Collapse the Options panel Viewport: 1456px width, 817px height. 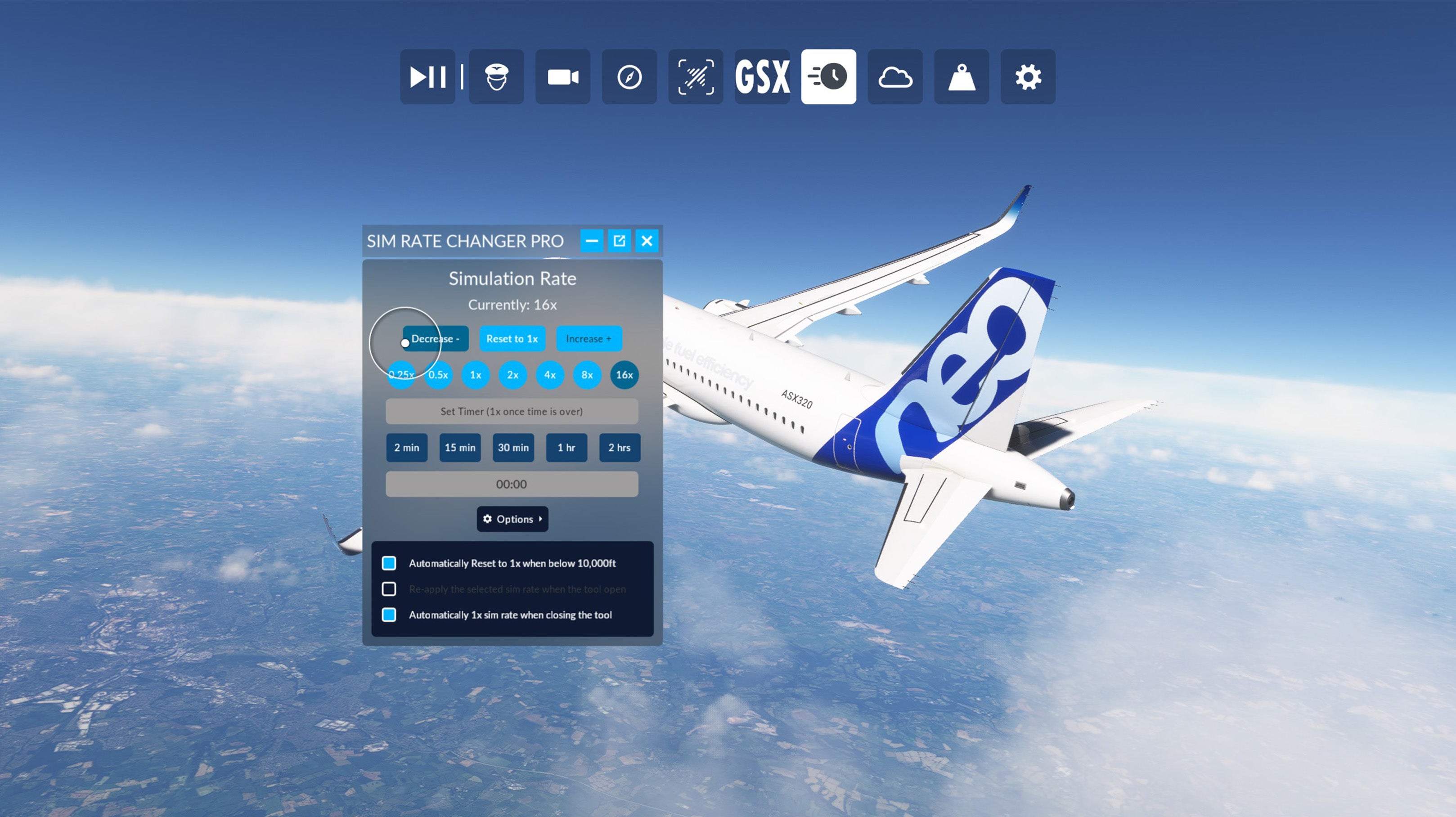(512, 519)
